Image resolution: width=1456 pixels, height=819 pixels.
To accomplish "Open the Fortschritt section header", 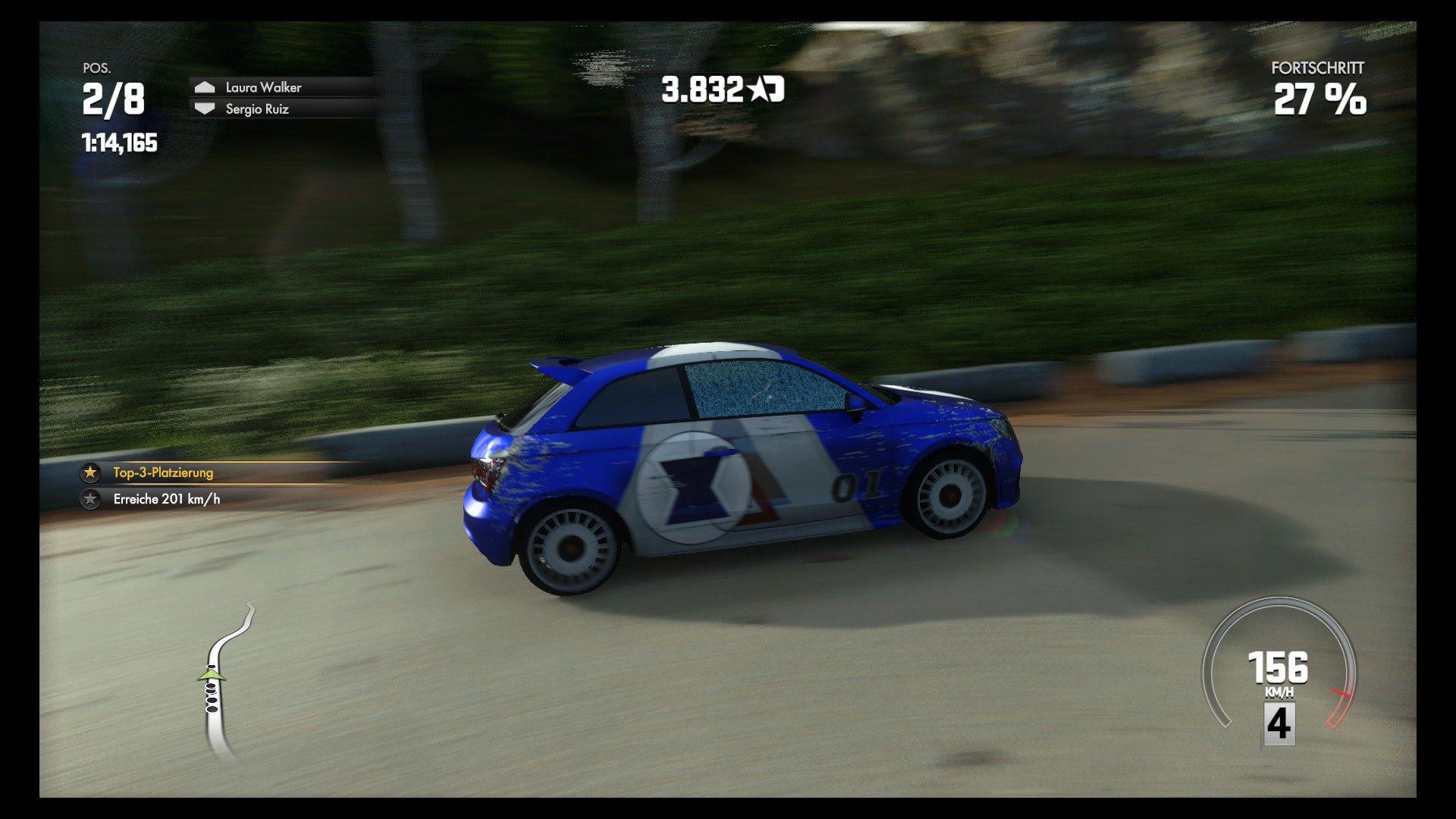I will click(1317, 68).
